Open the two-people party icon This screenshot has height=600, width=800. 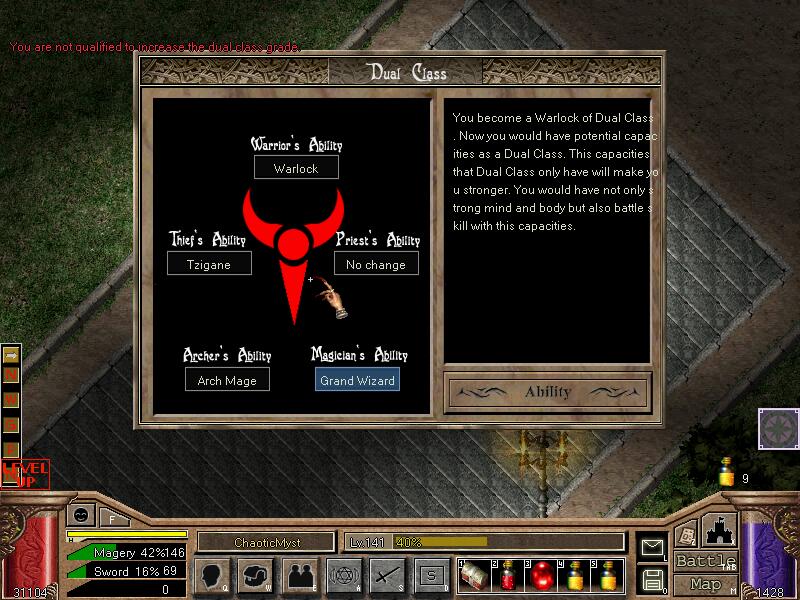(x=299, y=576)
